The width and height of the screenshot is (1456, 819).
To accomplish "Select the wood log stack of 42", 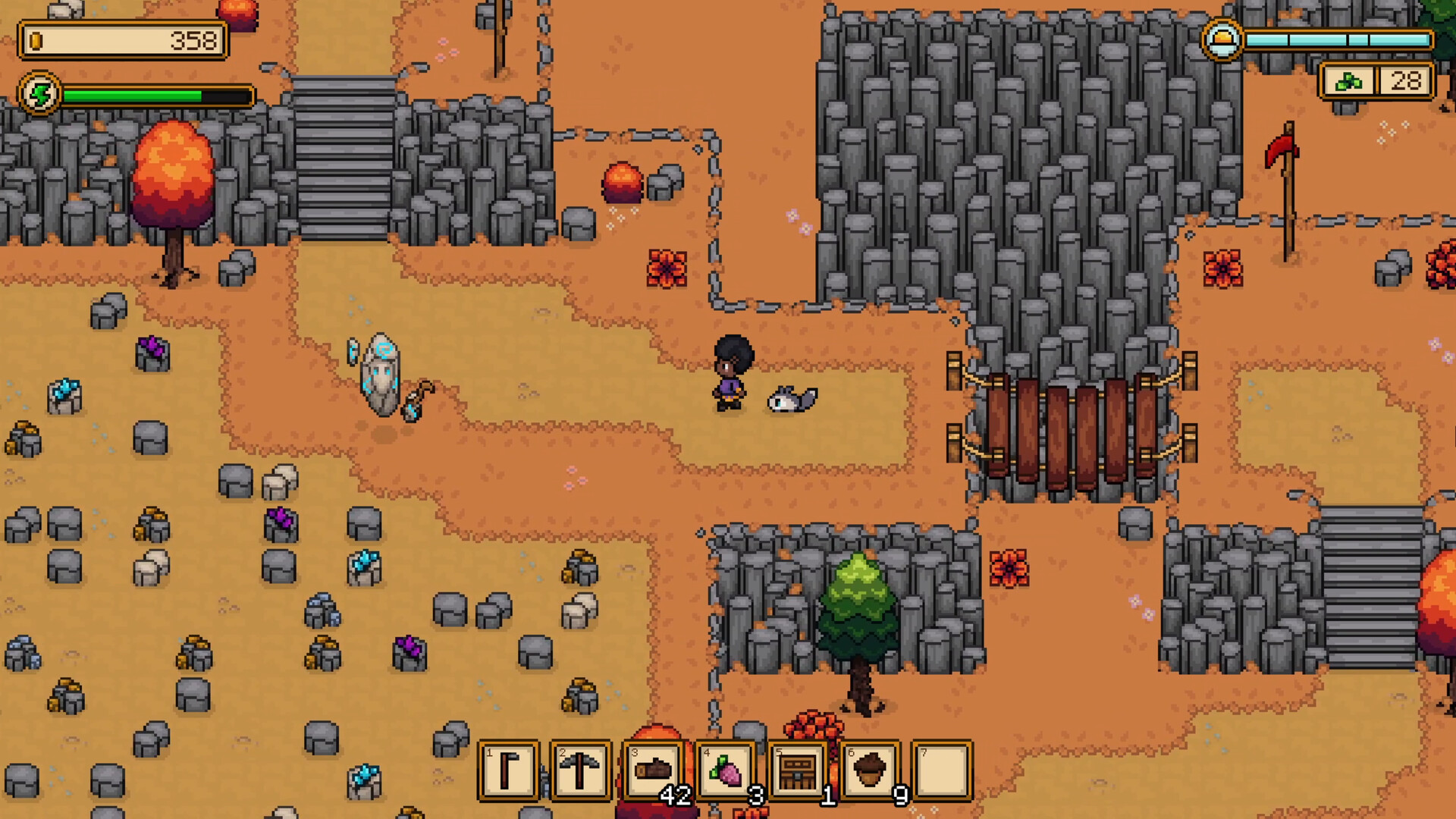I will coord(656,770).
